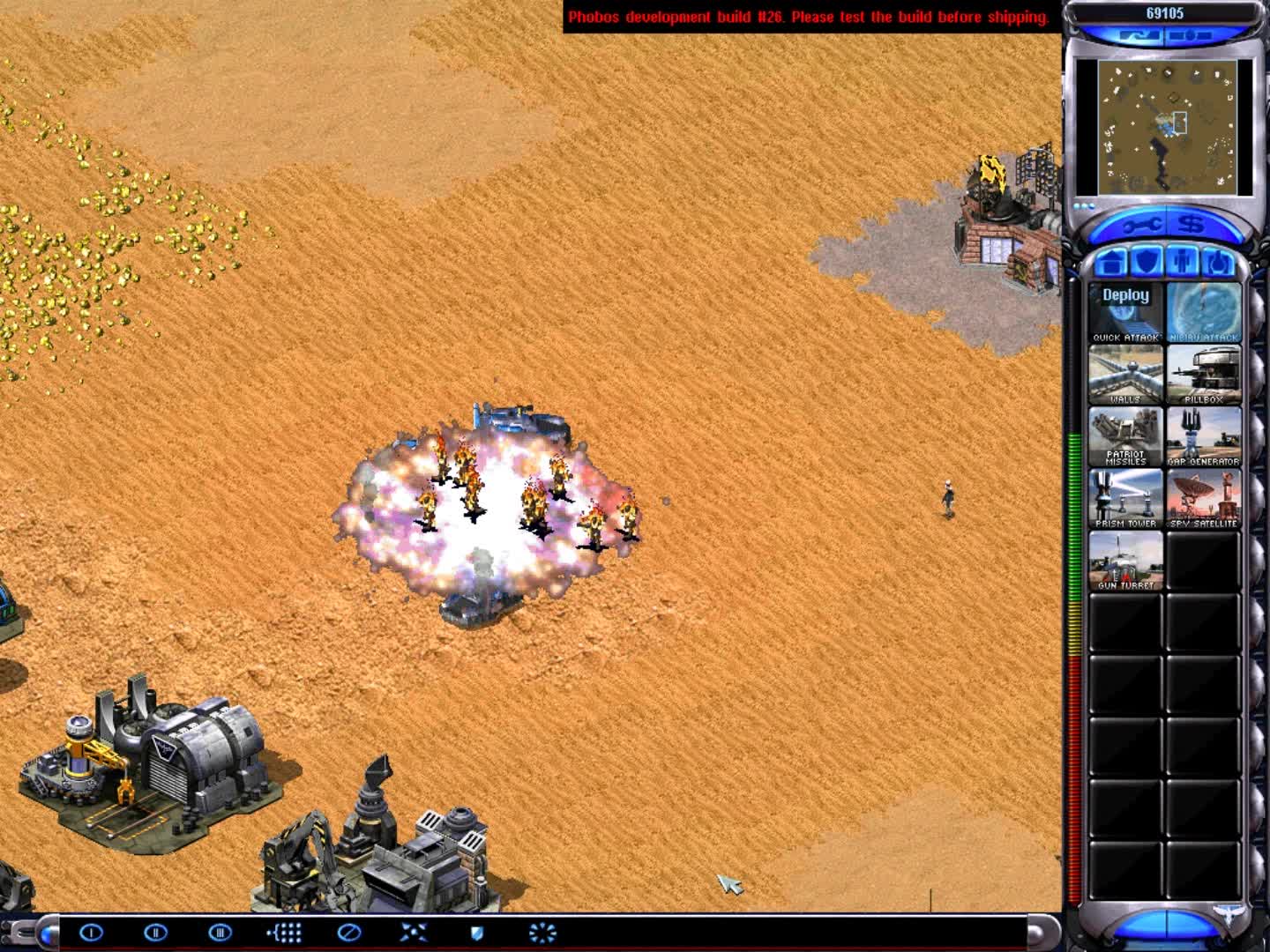Click the place beacon icon

pos(284,933)
